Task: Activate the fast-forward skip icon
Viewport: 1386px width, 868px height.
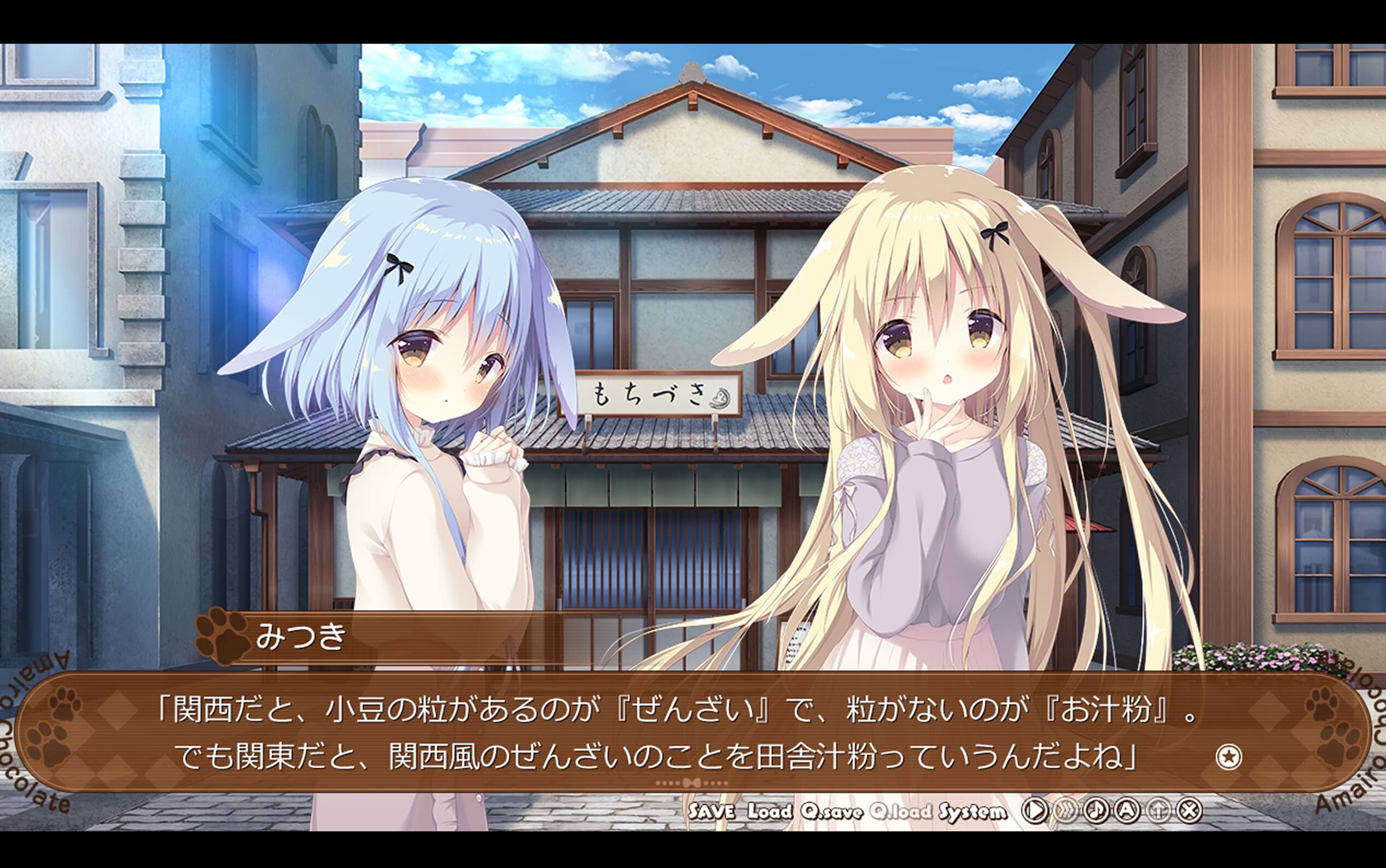Action: pos(1068,811)
